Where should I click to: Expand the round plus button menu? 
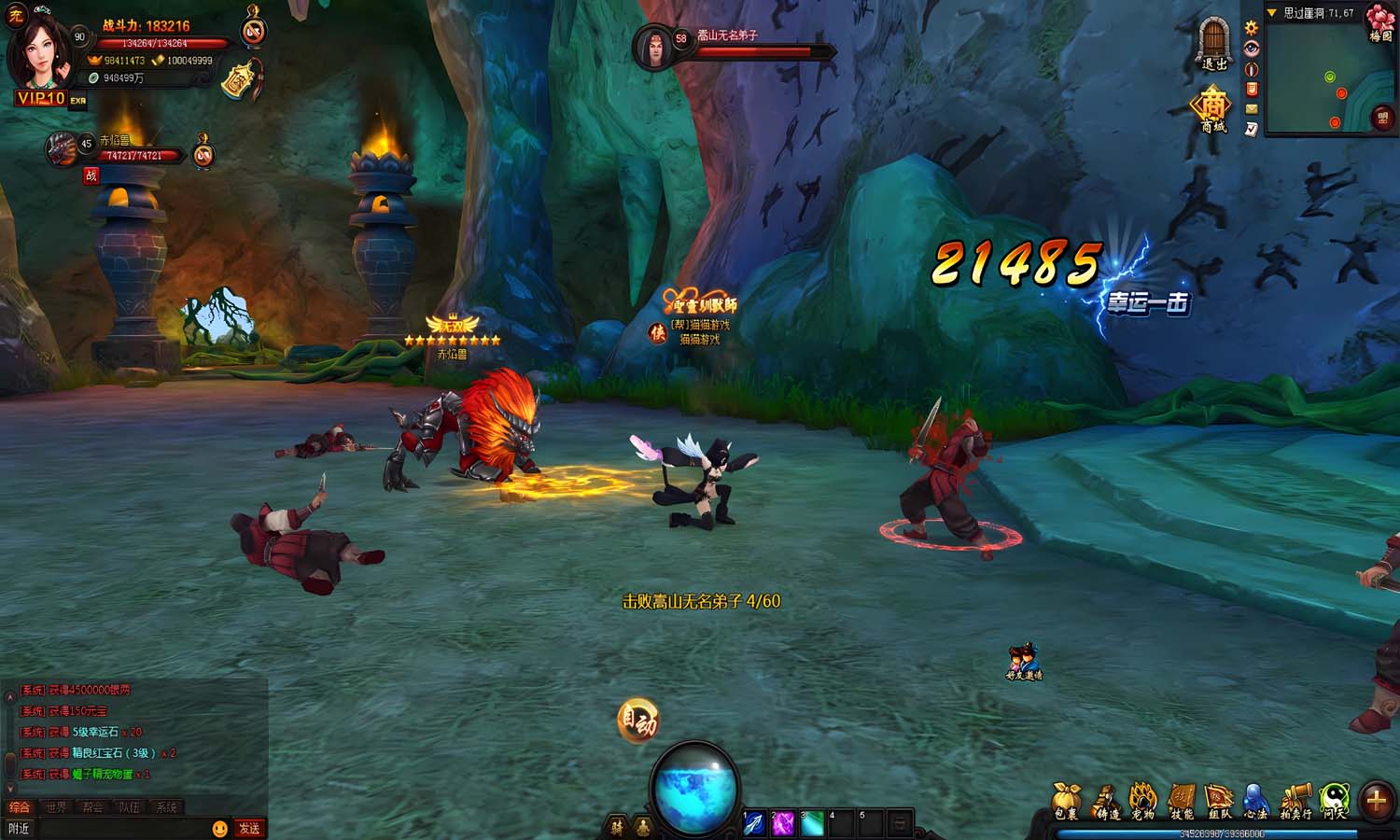[1376, 801]
